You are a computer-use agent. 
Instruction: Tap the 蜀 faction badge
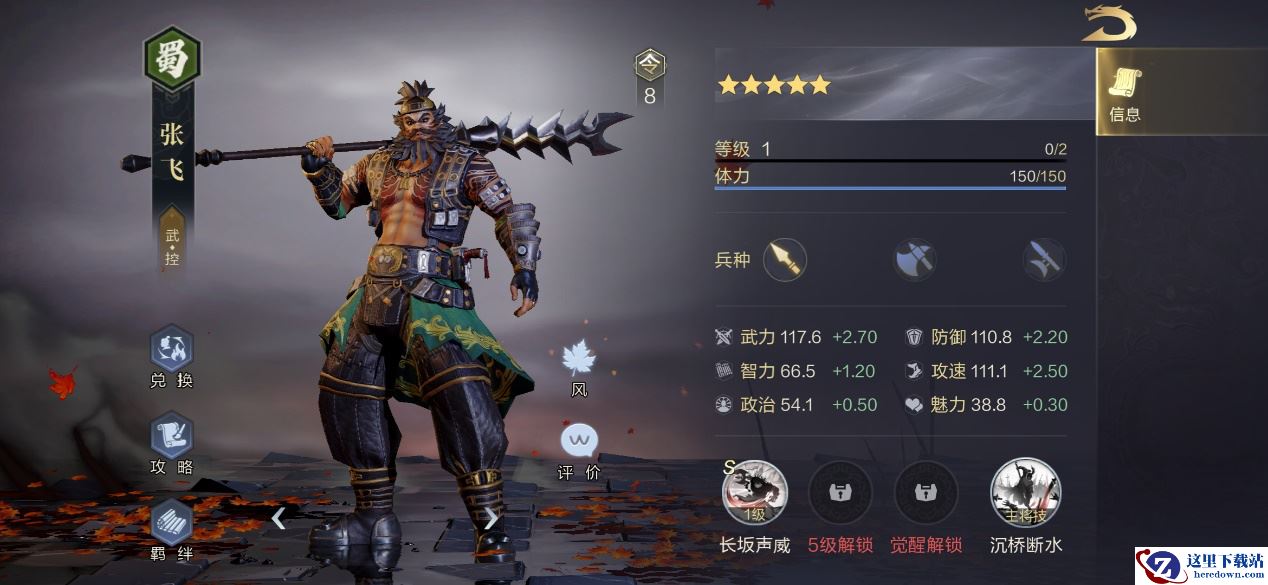pos(172,60)
